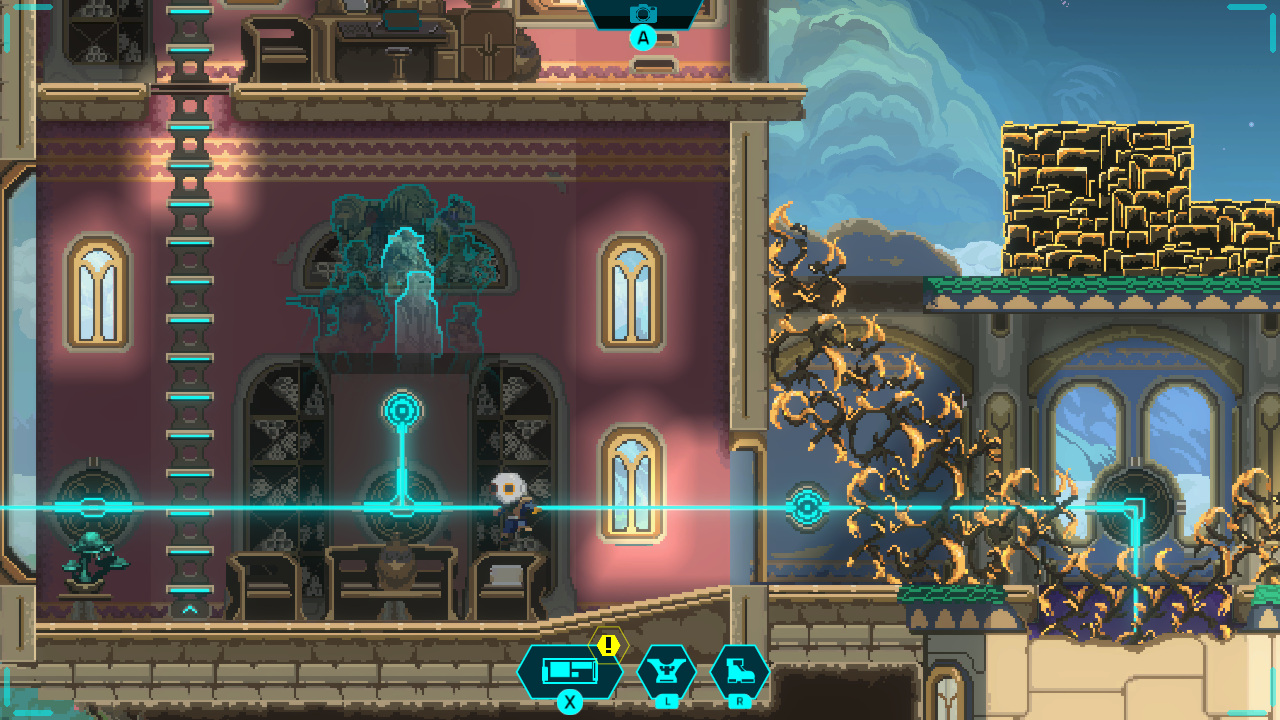
Task: Toggle the corner beam junction near the right window
Action: [1135, 508]
